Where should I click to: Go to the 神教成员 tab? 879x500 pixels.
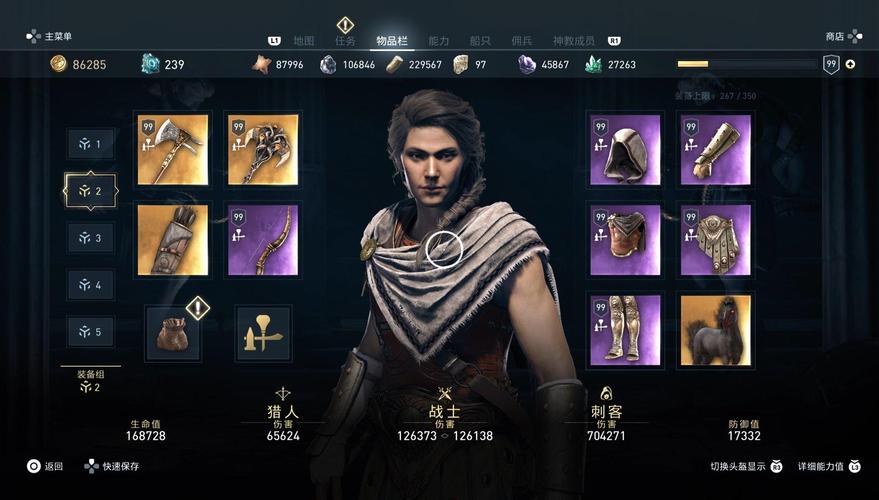pyautogui.click(x=574, y=41)
